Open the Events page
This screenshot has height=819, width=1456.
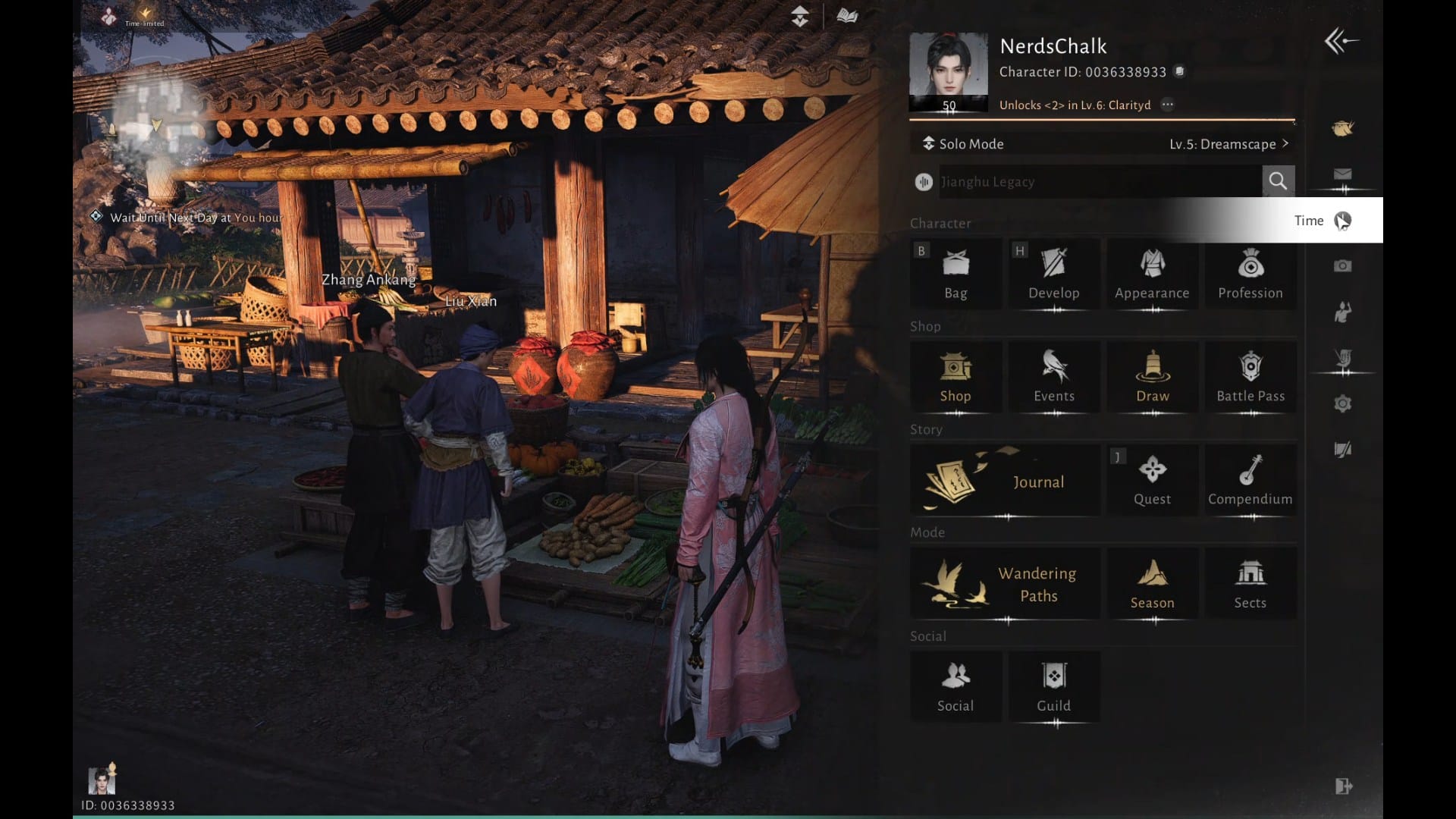pos(1053,377)
